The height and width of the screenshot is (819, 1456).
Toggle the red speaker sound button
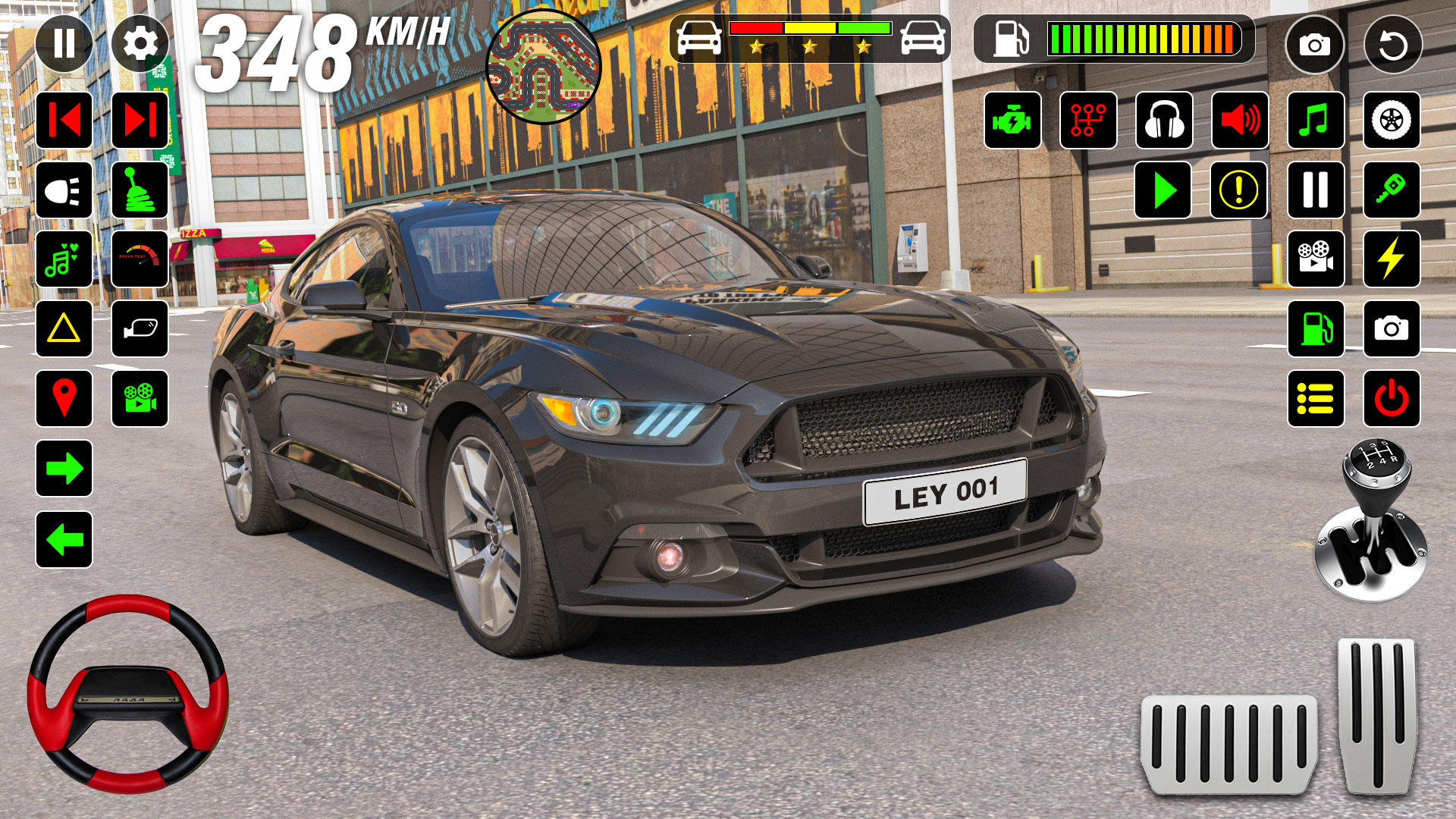(x=1240, y=121)
